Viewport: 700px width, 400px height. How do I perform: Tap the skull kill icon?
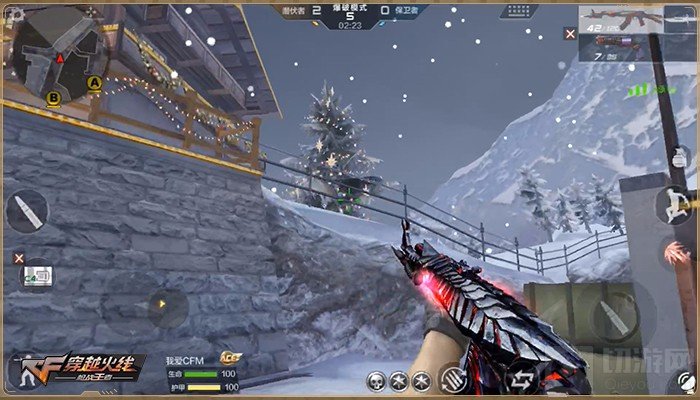377,380
